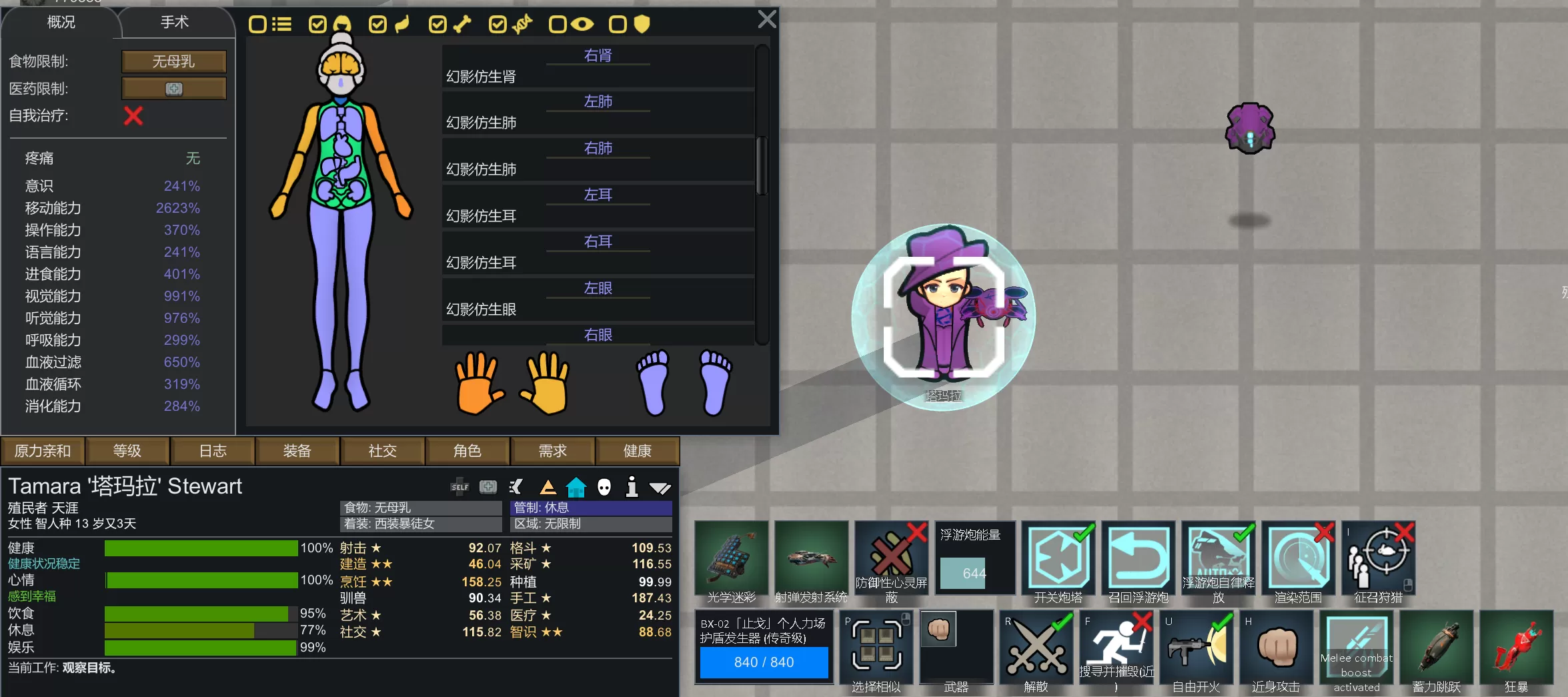Click 召回浮游炮 recall drones button
The image size is (1568, 697).
[1138, 560]
